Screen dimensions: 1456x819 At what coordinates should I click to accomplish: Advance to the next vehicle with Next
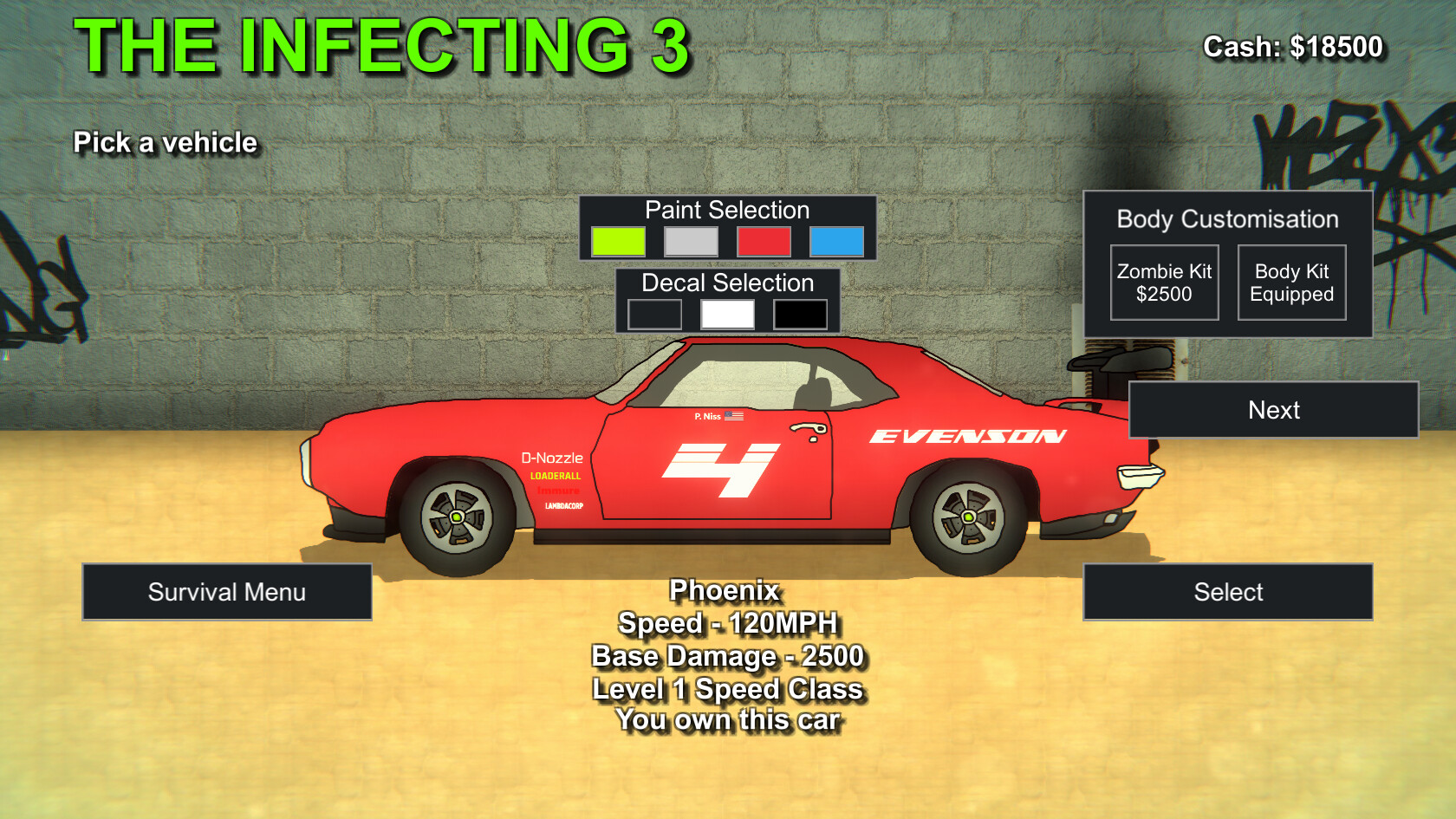coord(1273,410)
